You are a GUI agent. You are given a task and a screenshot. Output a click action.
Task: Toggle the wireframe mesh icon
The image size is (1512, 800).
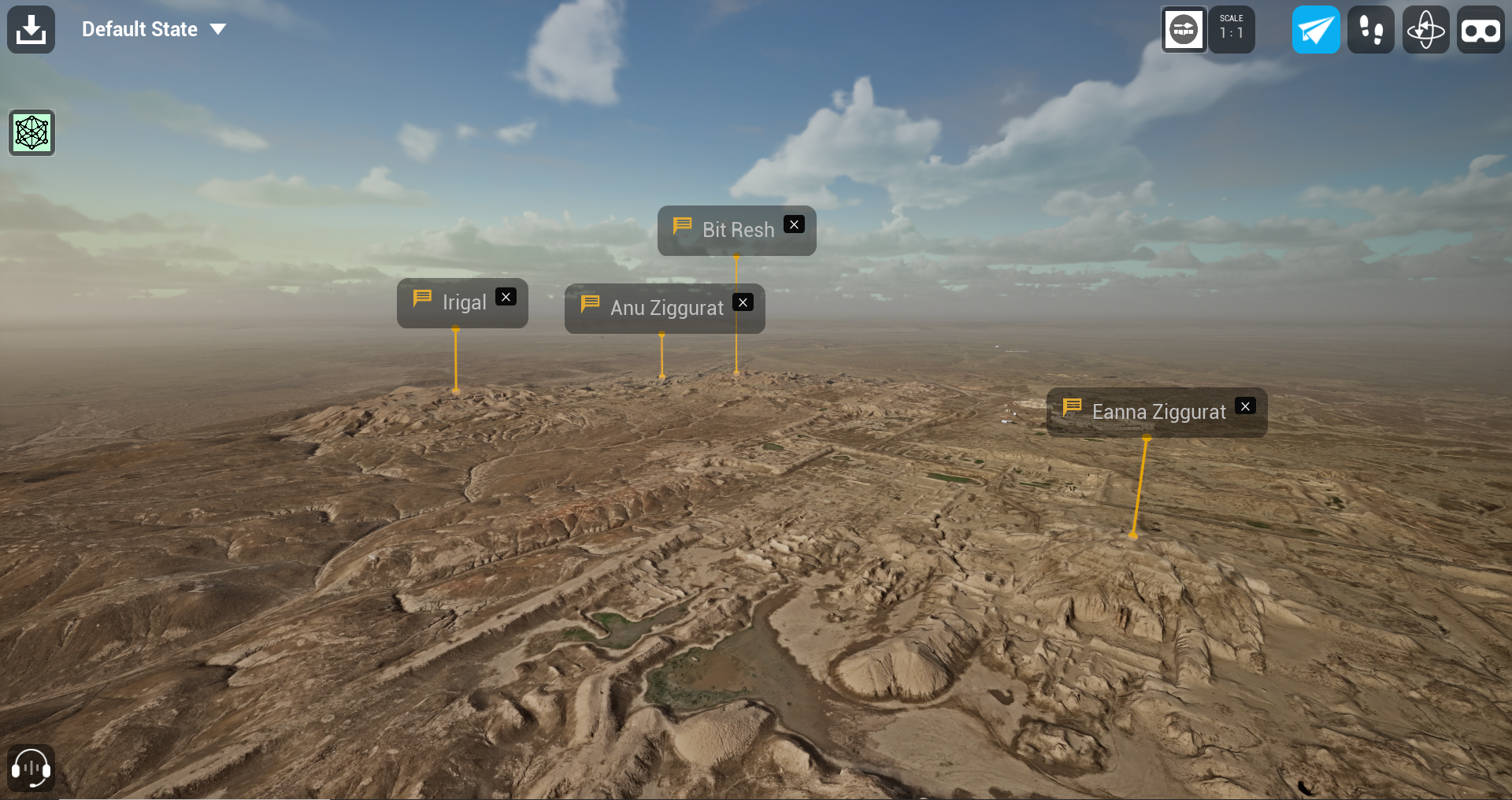click(31, 132)
